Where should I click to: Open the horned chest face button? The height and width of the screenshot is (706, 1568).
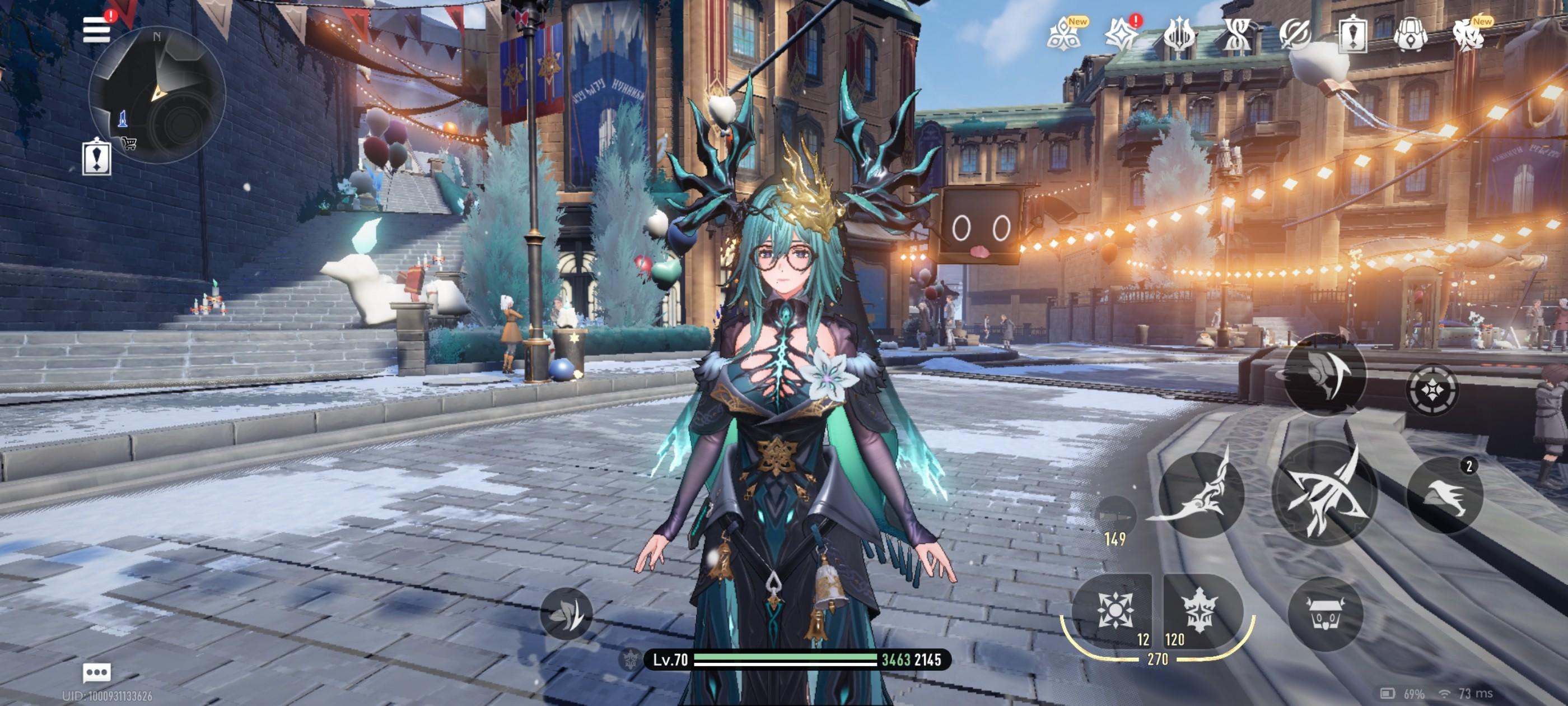click(1325, 614)
